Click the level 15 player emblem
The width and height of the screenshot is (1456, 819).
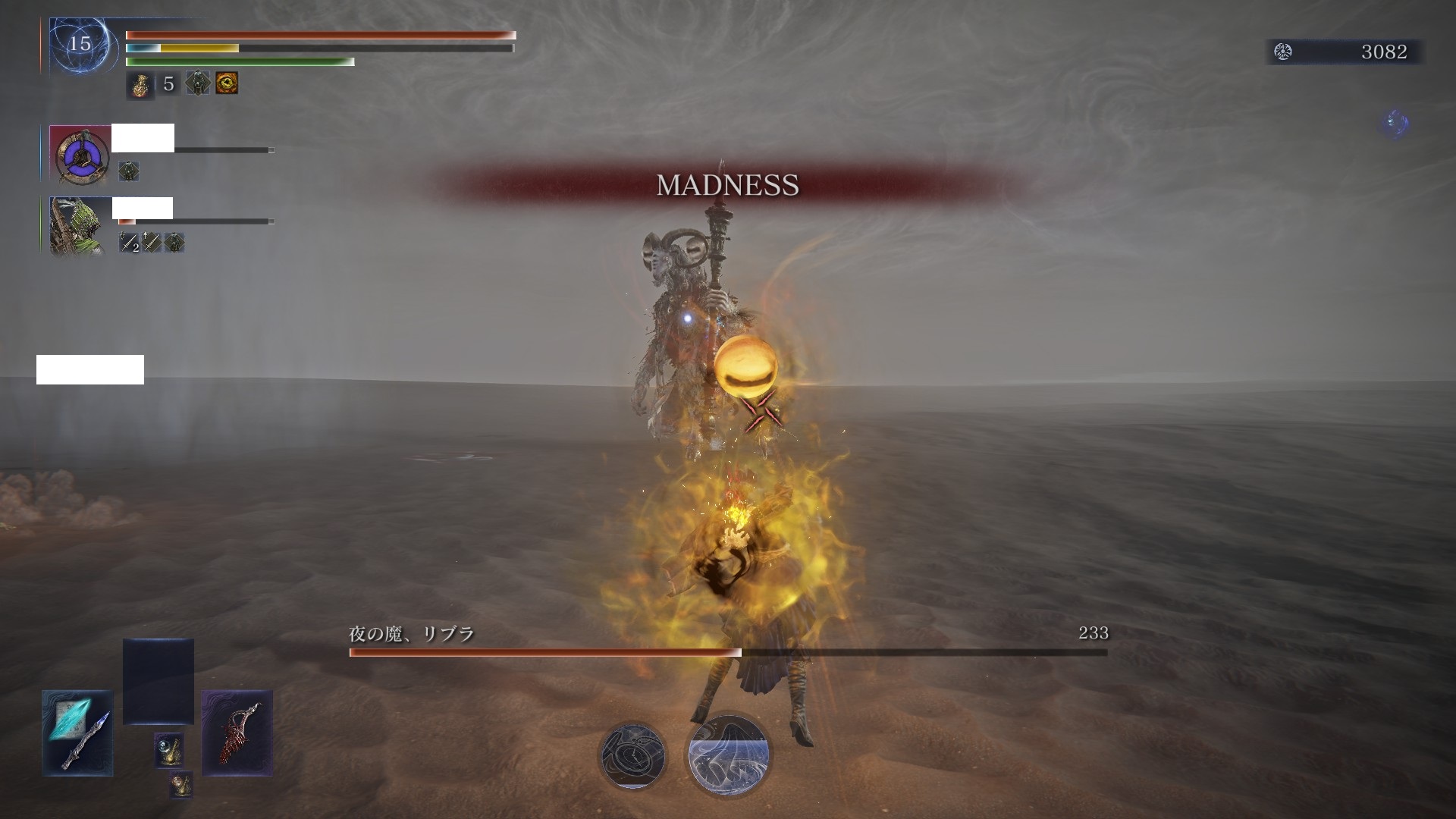(80, 45)
